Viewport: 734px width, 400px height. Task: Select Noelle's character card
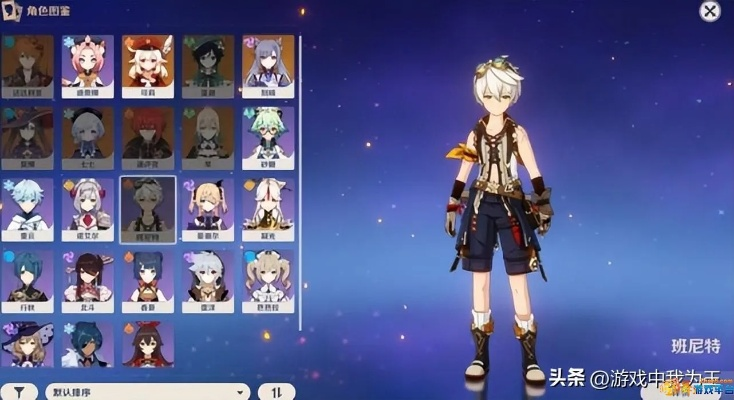click(x=87, y=209)
